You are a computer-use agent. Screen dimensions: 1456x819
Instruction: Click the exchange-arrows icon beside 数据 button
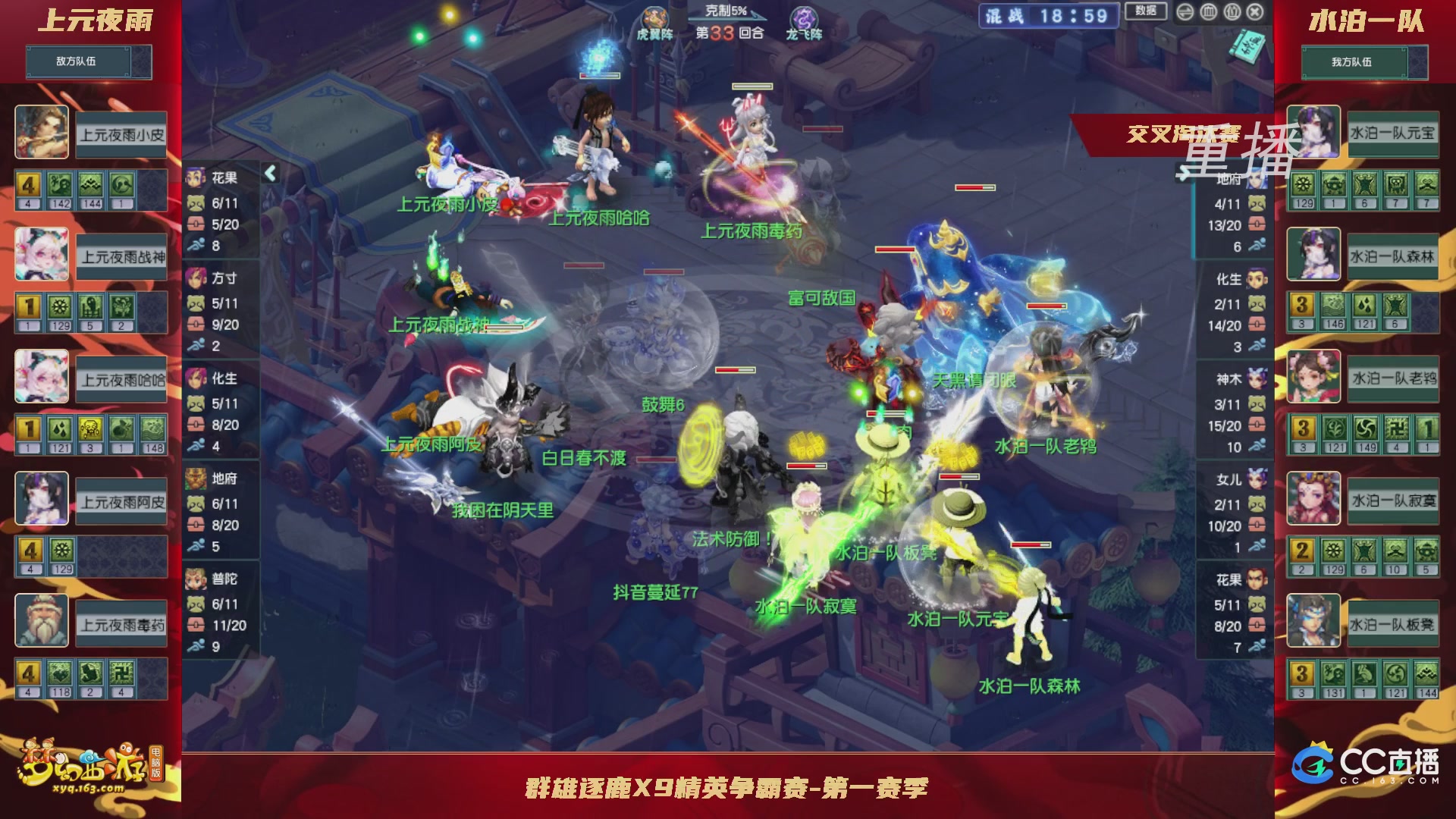pyautogui.click(x=1185, y=12)
